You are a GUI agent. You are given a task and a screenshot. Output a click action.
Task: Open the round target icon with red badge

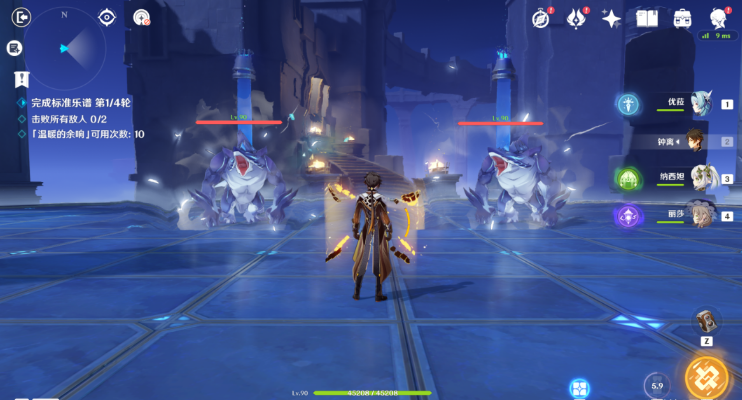pos(141,17)
